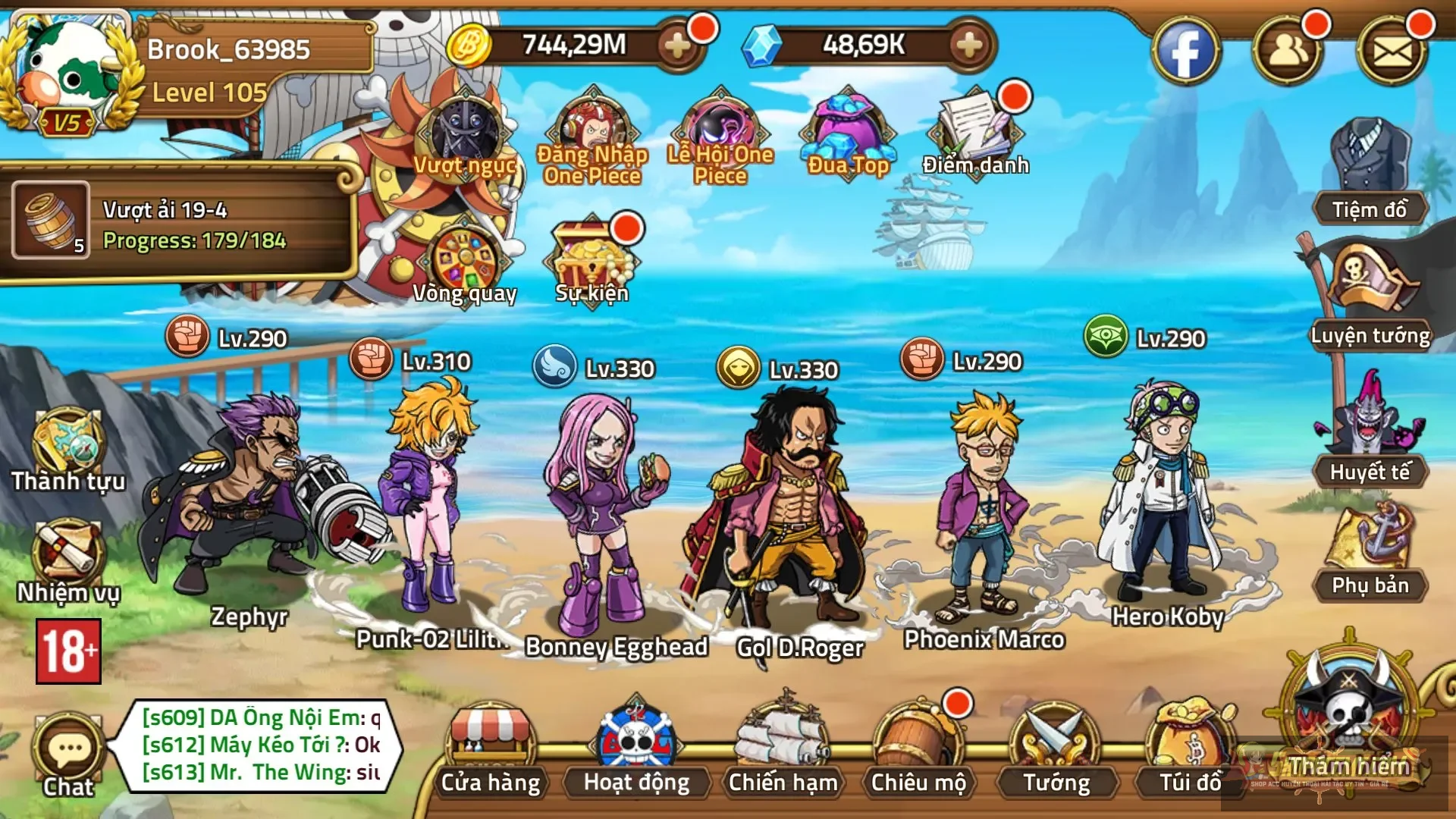Open the Tướng heroes menu
Image resolution: width=1456 pixels, height=819 pixels.
[1056, 751]
